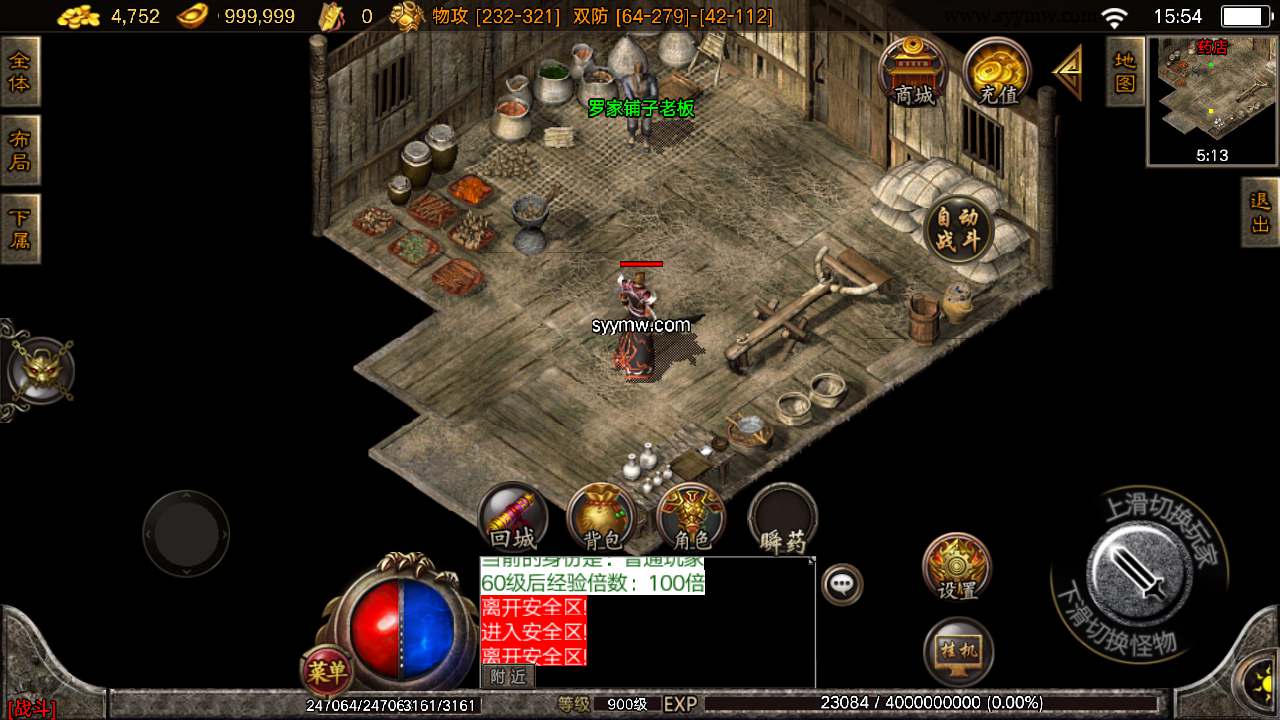The width and height of the screenshot is (1280, 720).
Task: Open the 菜单 menu button
Action: pos(326,672)
